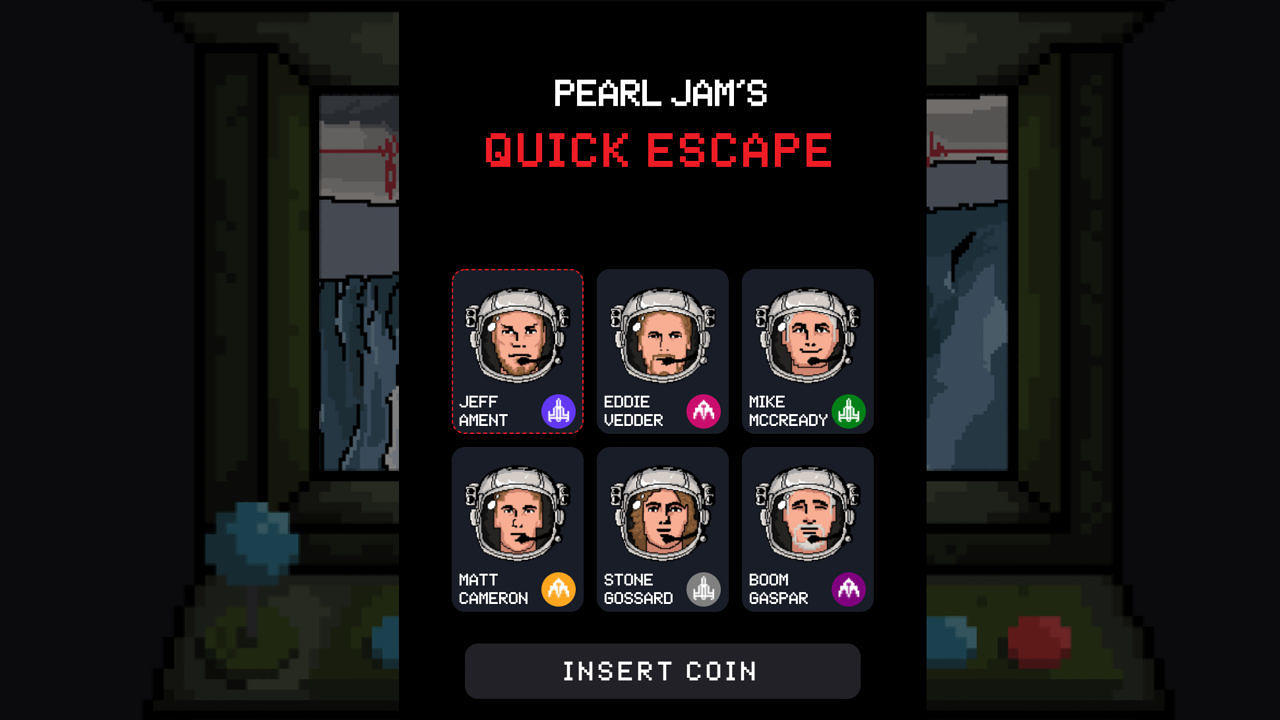Click the PEARL JAM'S header text
The width and height of the screenshot is (1280, 720).
[x=661, y=93]
